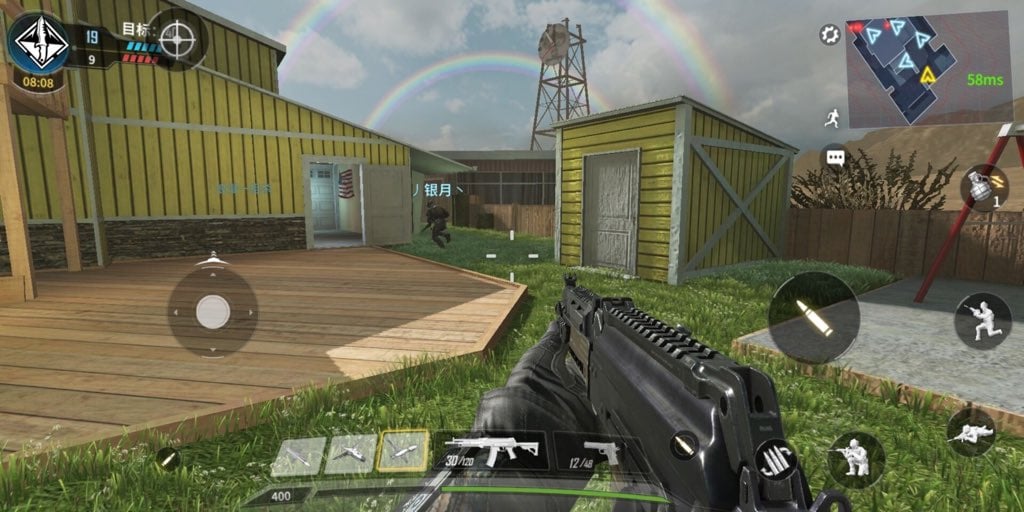Tap the small bullet fire button near the rifle
Viewport: 1024px width, 512px height.
pyautogui.click(x=683, y=444)
